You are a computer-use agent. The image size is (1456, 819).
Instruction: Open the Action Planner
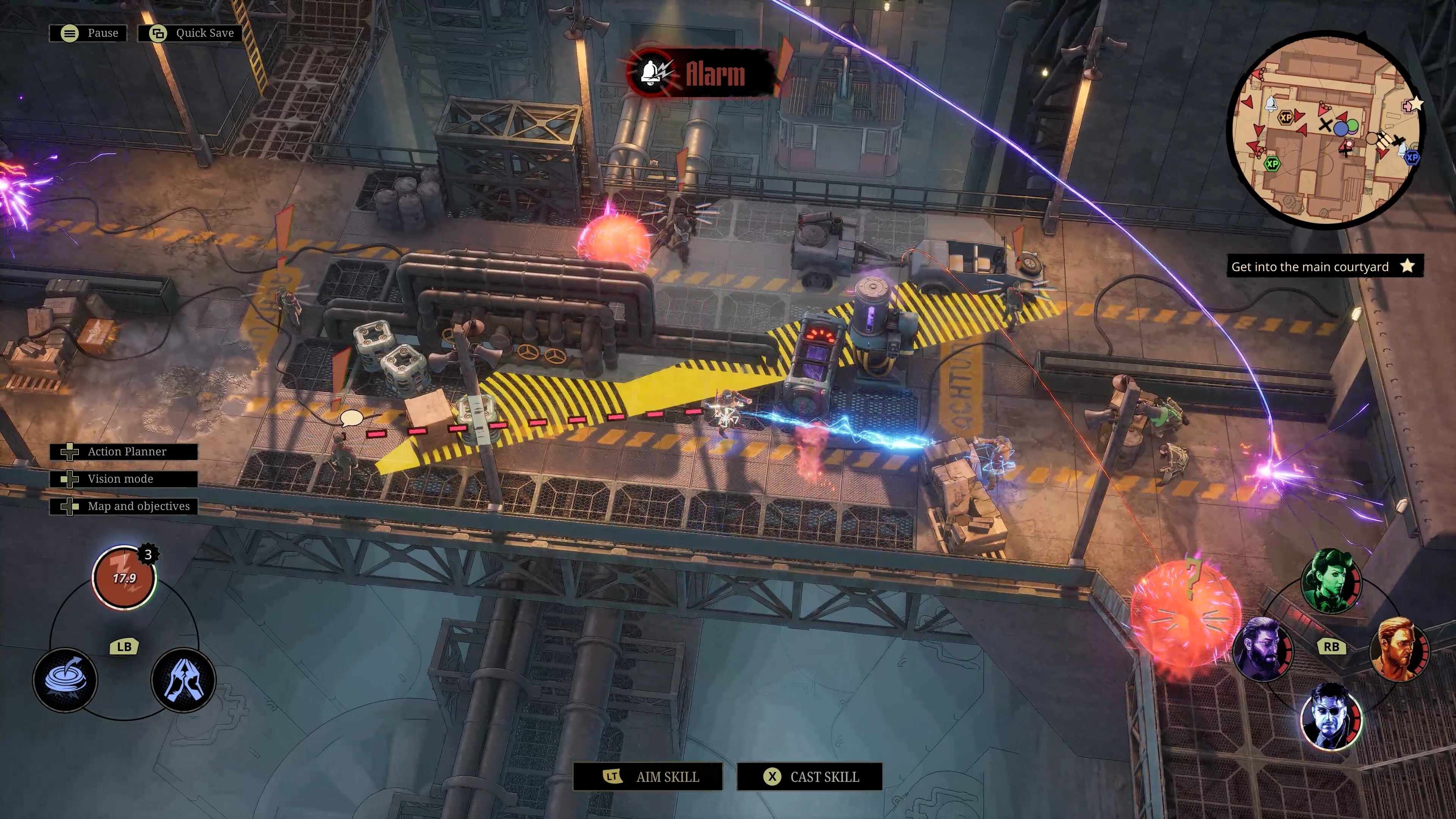(x=124, y=452)
